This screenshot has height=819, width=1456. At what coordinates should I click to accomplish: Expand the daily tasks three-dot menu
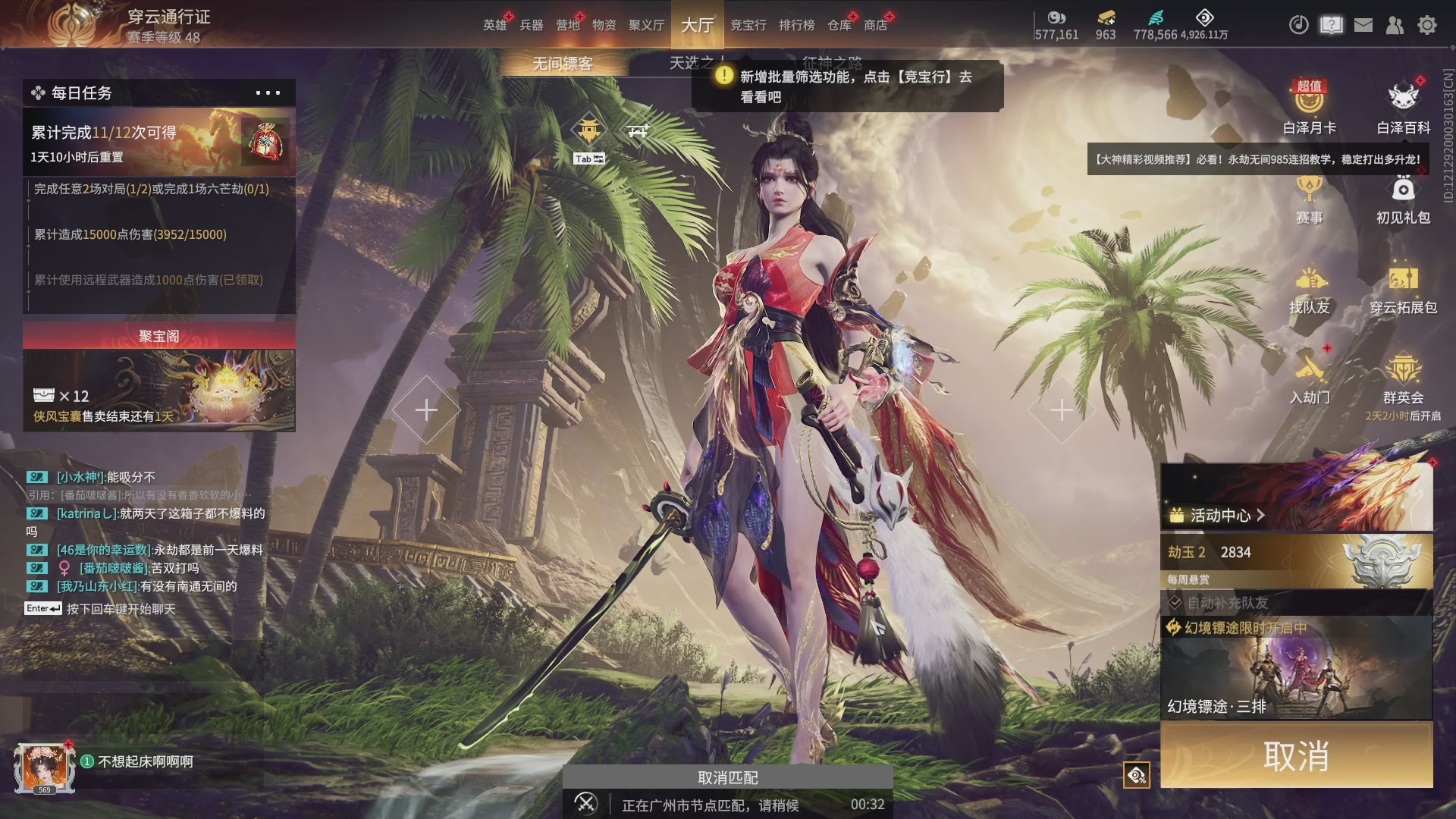(x=268, y=93)
